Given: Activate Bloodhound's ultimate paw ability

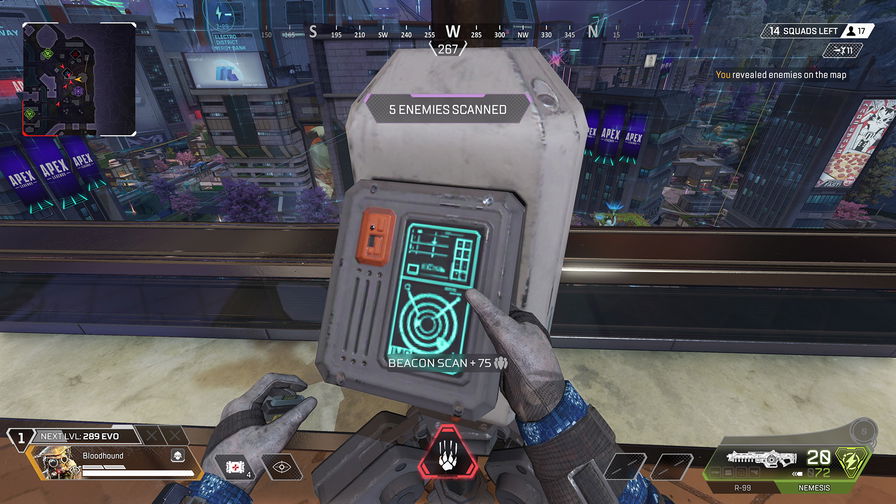Looking at the screenshot, I should pyautogui.click(x=448, y=462).
